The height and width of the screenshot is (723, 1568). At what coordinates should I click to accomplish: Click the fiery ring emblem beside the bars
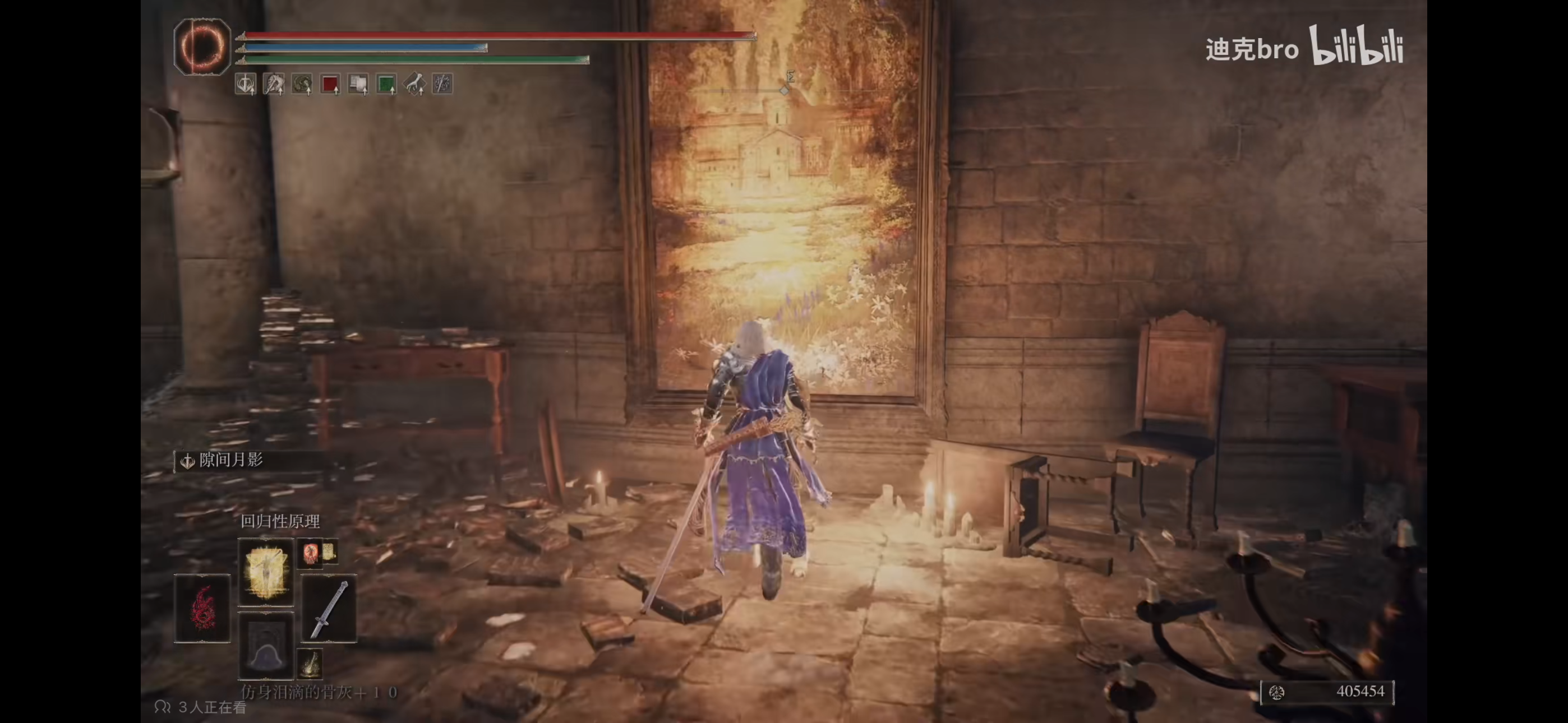pos(202,47)
